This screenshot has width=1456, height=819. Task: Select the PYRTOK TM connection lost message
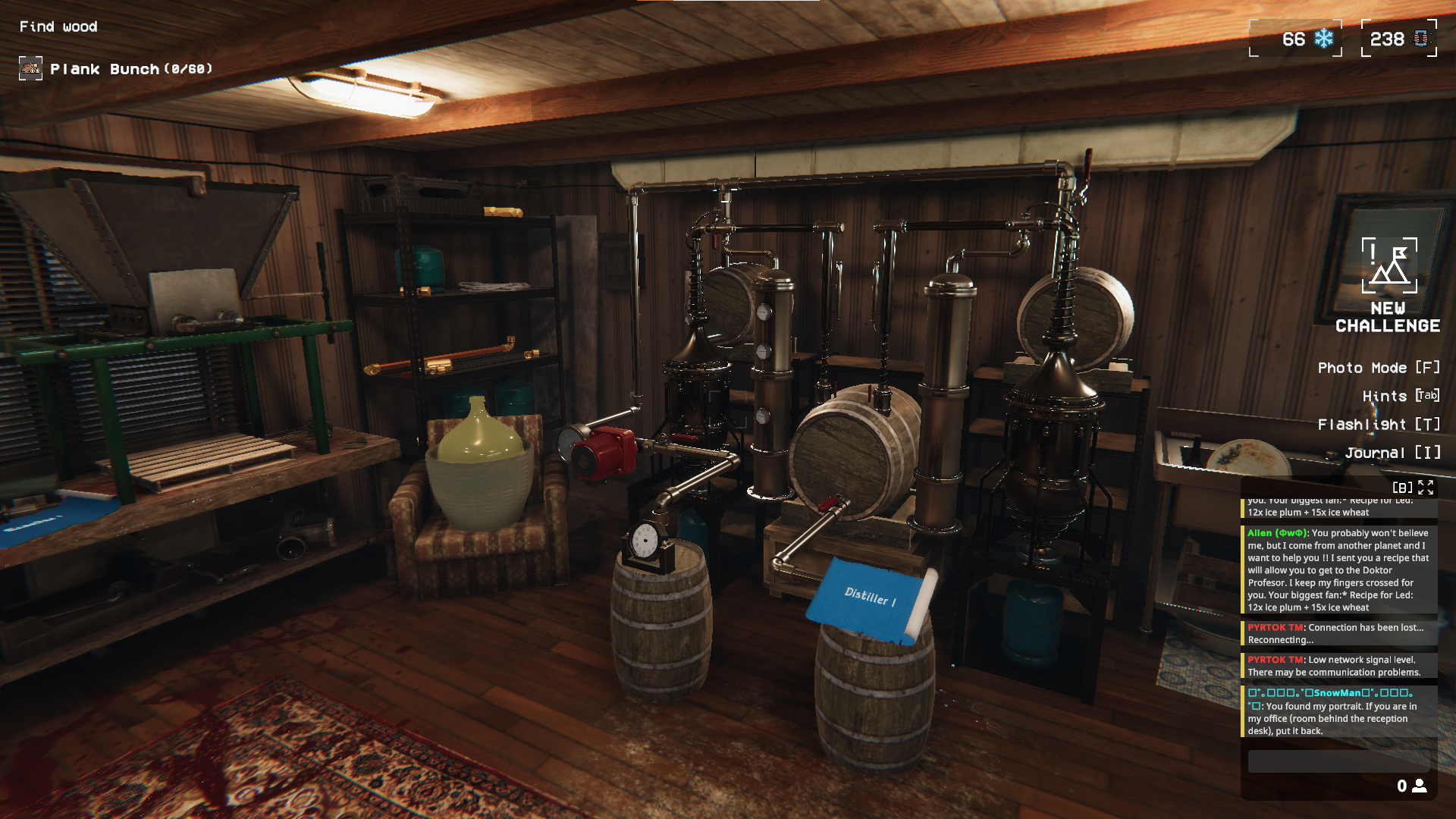(x=1338, y=633)
